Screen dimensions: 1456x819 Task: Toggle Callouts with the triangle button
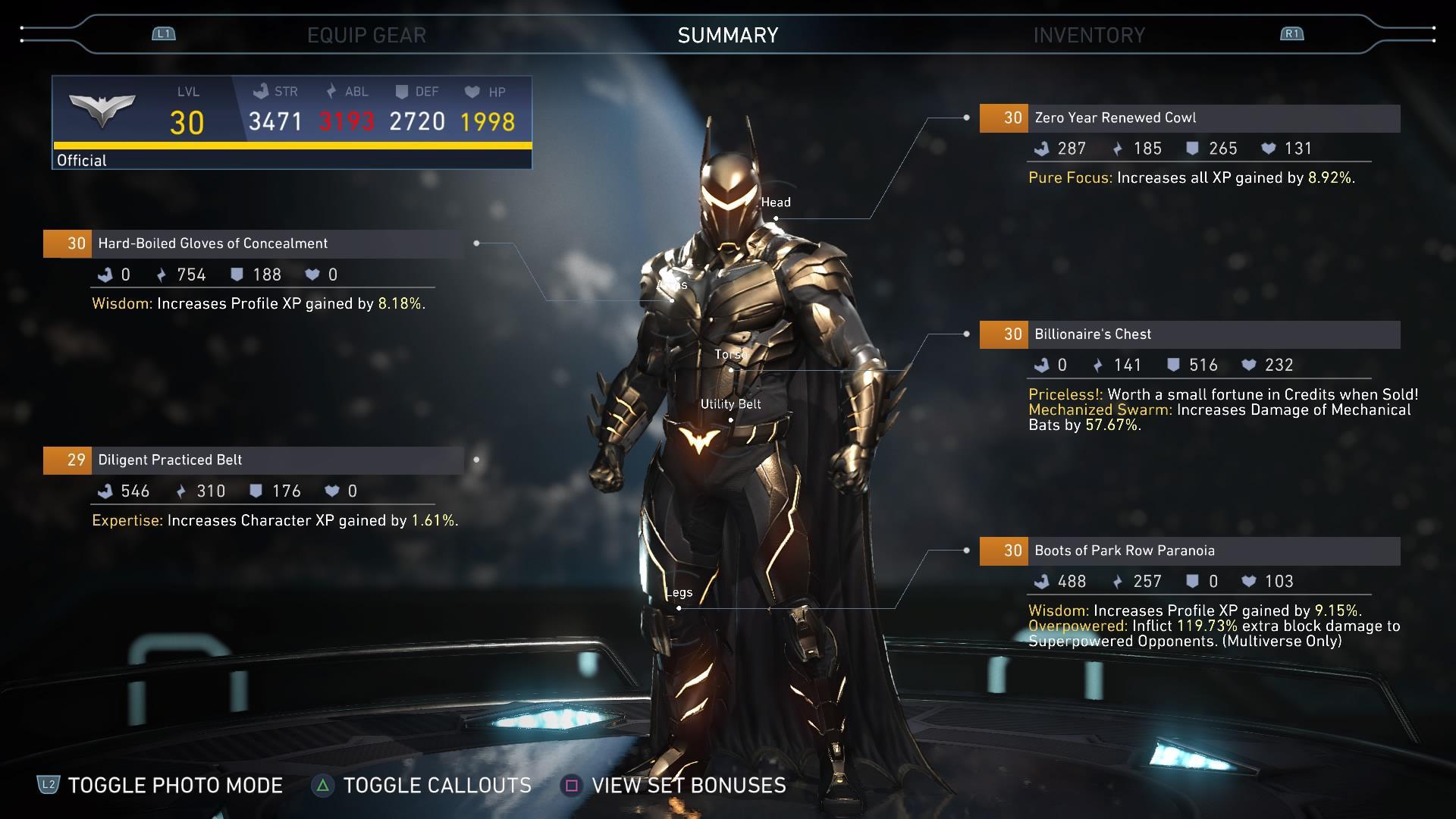pos(324,786)
